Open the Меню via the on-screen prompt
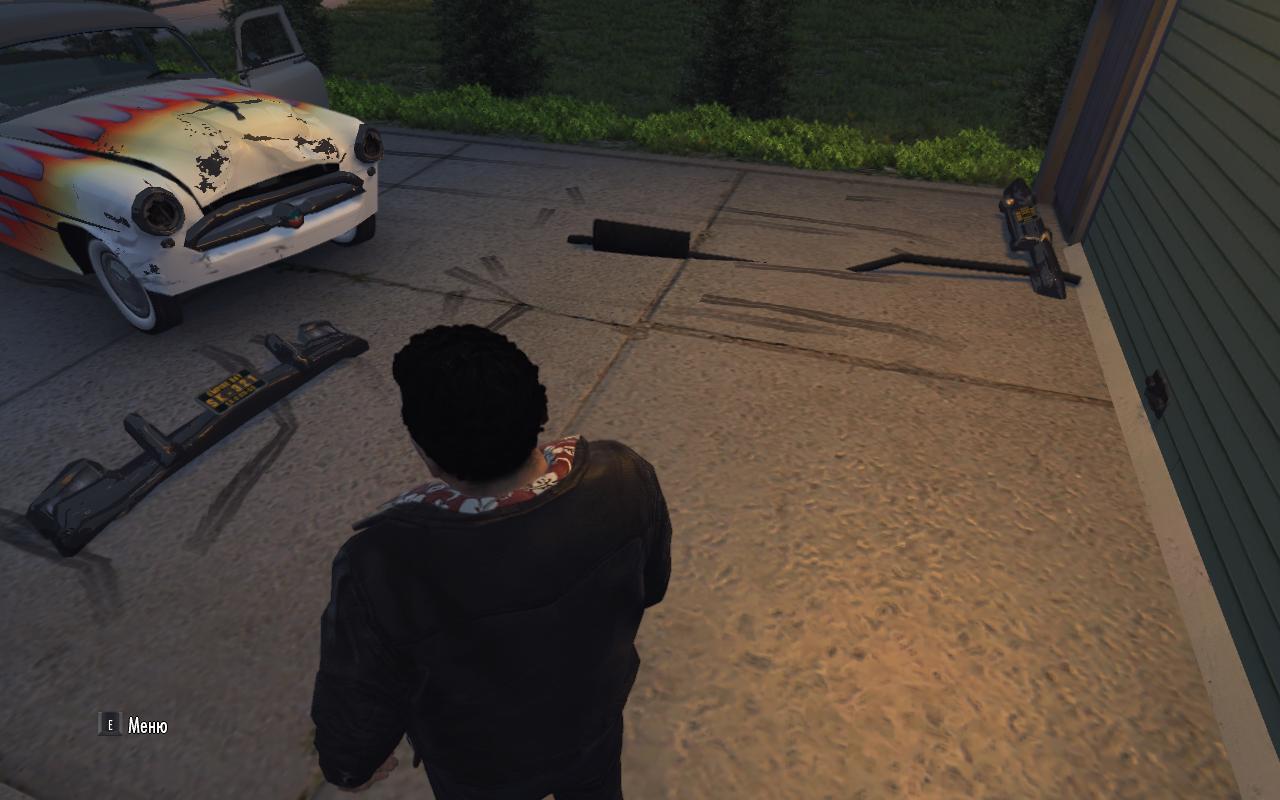1280x800 pixels. pos(146,722)
